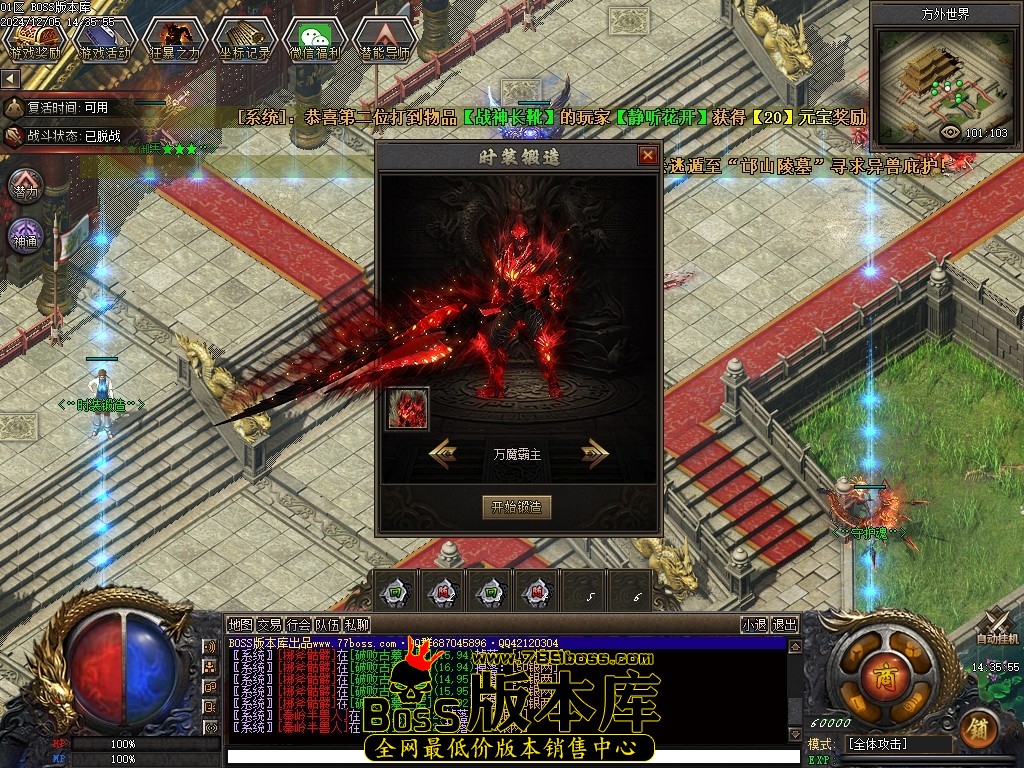Activate the 狂暴之力 icon
The height and width of the screenshot is (768, 1024).
pos(175,38)
